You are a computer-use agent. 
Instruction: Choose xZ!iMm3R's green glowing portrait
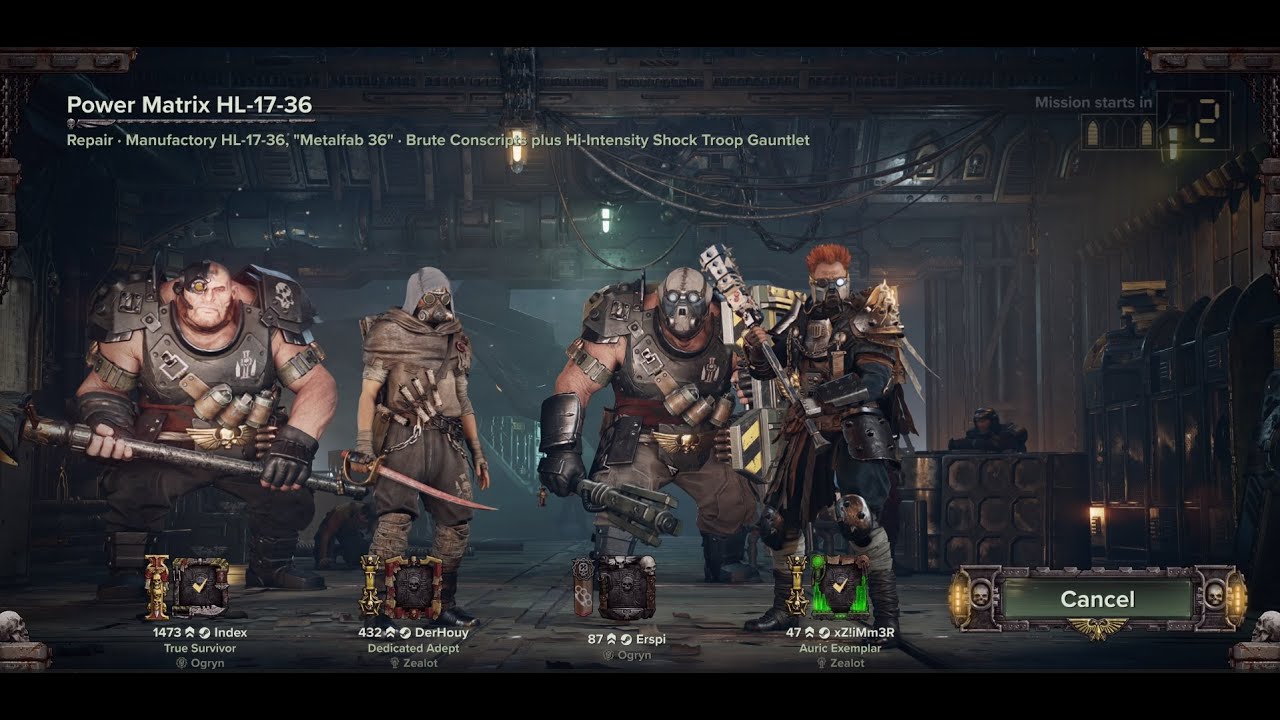point(839,588)
